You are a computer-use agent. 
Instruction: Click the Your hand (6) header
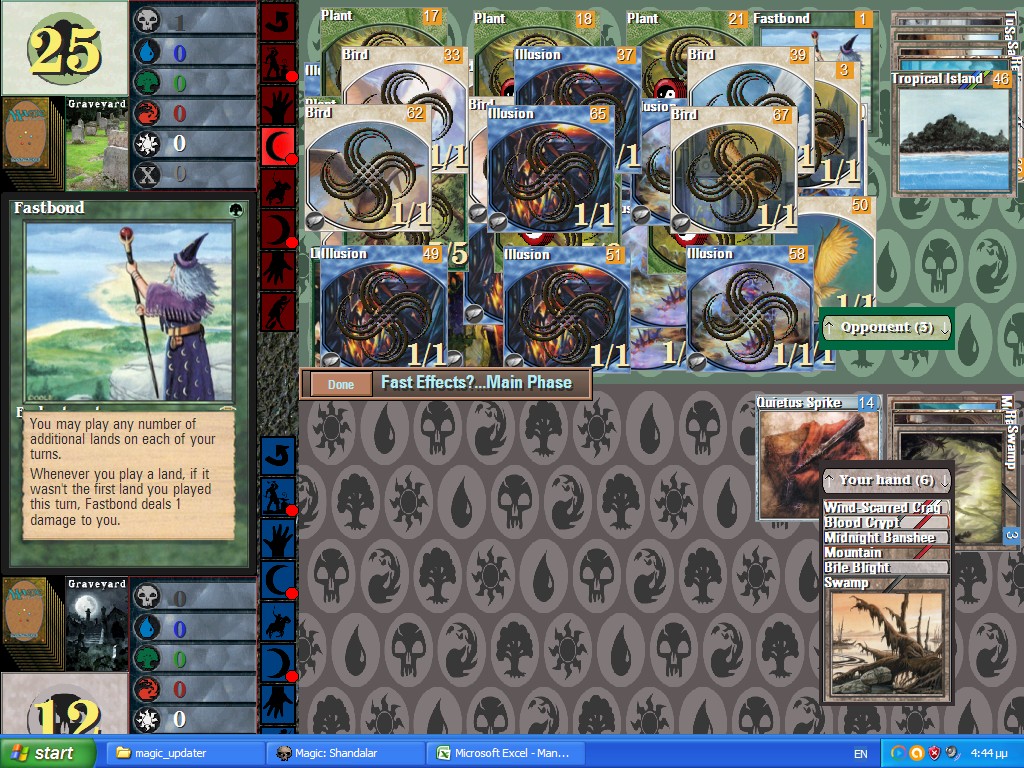(x=886, y=480)
